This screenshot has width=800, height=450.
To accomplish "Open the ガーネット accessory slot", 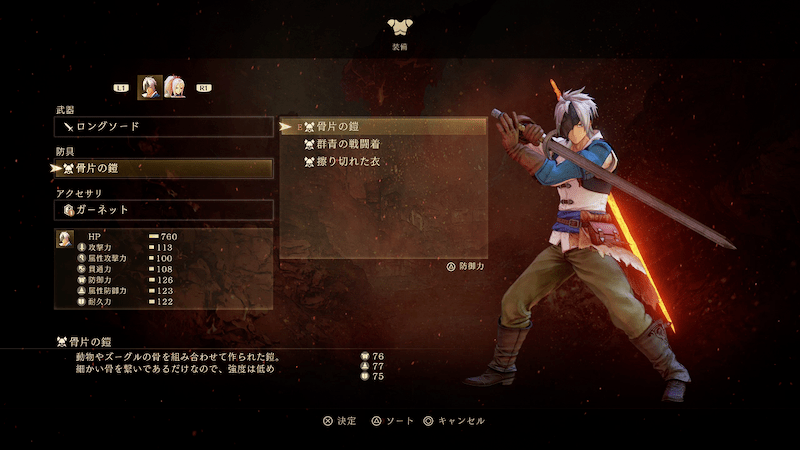I will pos(163,210).
